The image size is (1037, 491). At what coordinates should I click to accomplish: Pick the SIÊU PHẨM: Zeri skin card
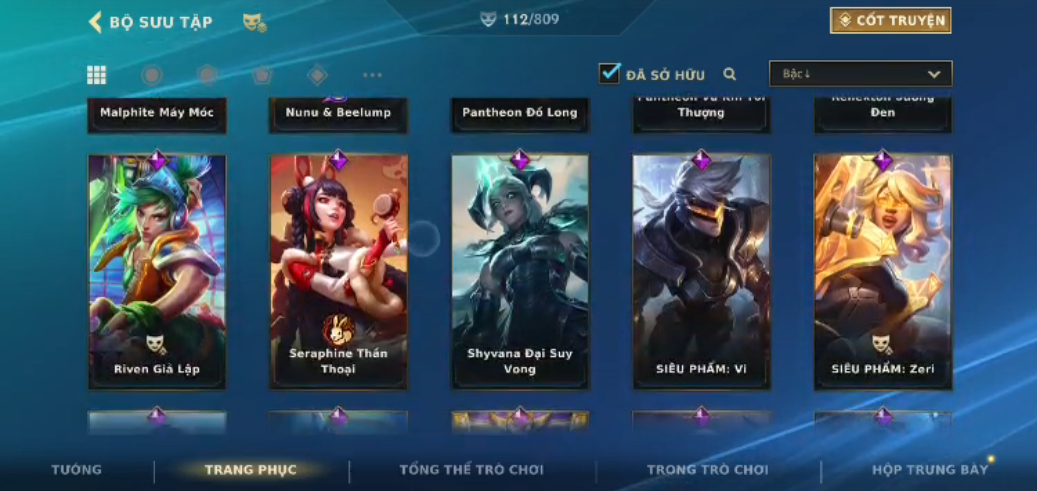coord(883,270)
